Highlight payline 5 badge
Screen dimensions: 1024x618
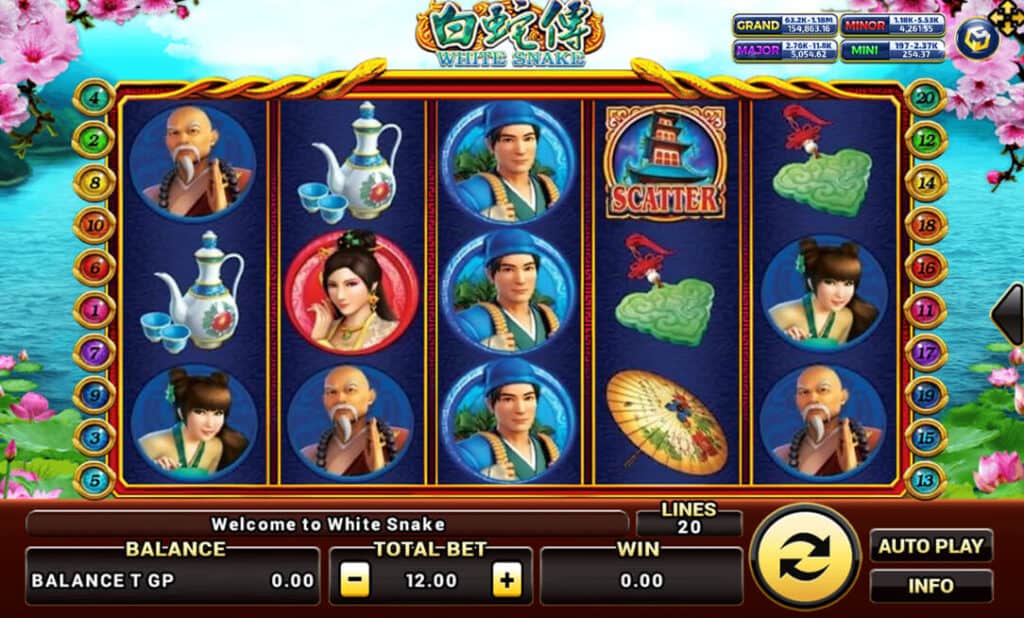(x=94, y=480)
